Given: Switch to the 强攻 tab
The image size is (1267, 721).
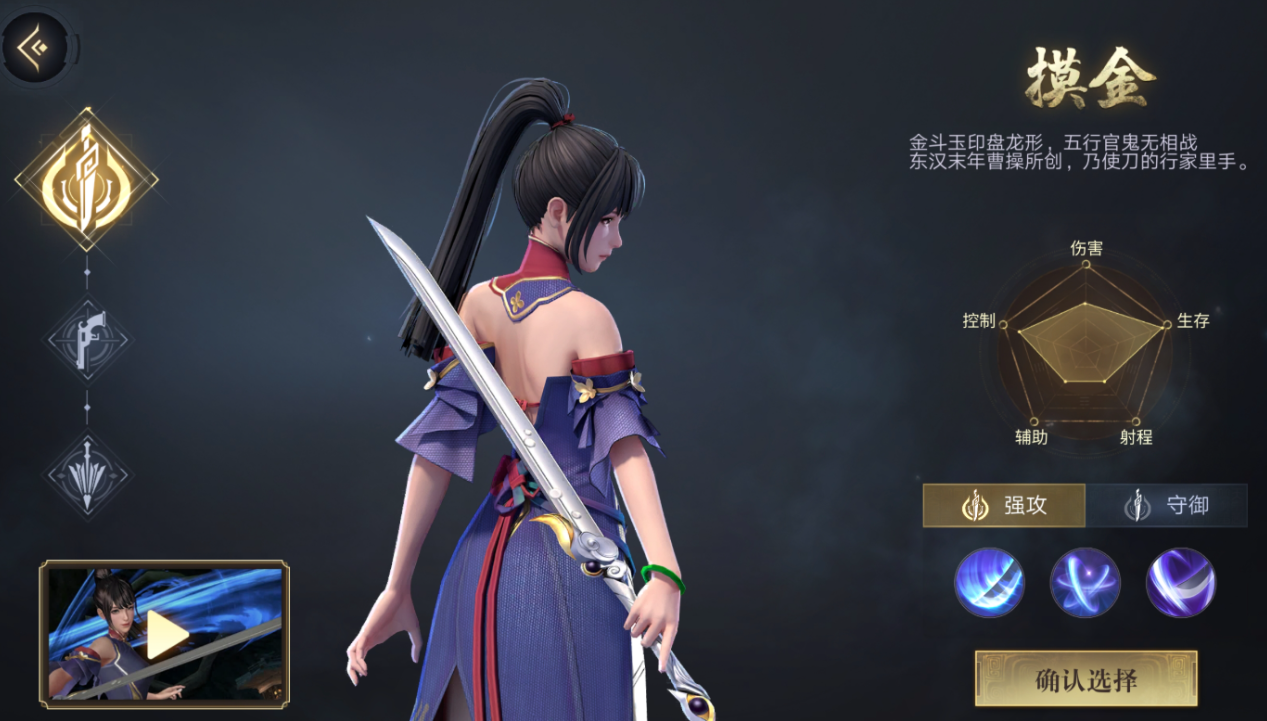Looking at the screenshot, I should (1004, 505).
